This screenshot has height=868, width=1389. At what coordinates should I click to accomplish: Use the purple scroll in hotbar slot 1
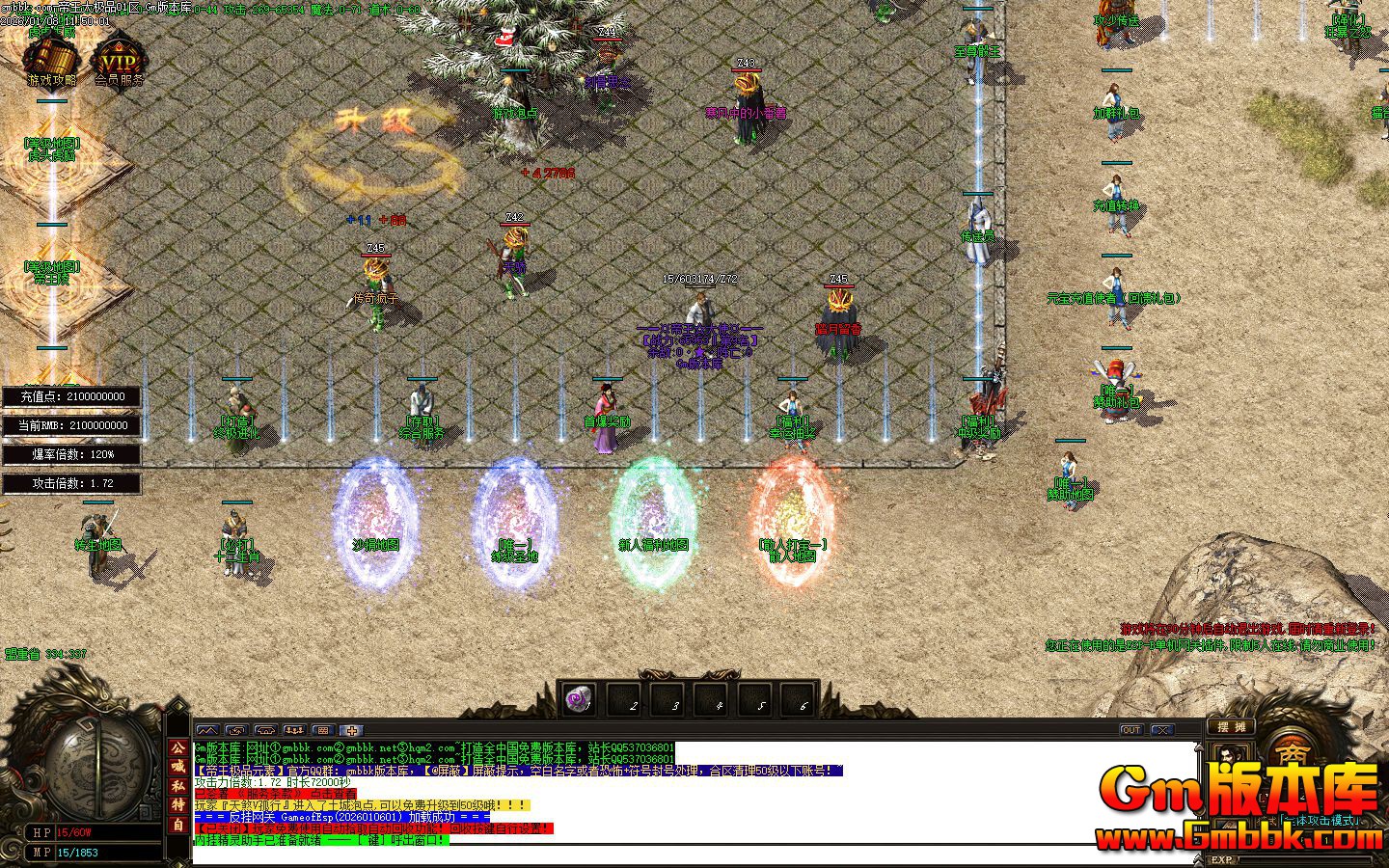click(579, 699)
